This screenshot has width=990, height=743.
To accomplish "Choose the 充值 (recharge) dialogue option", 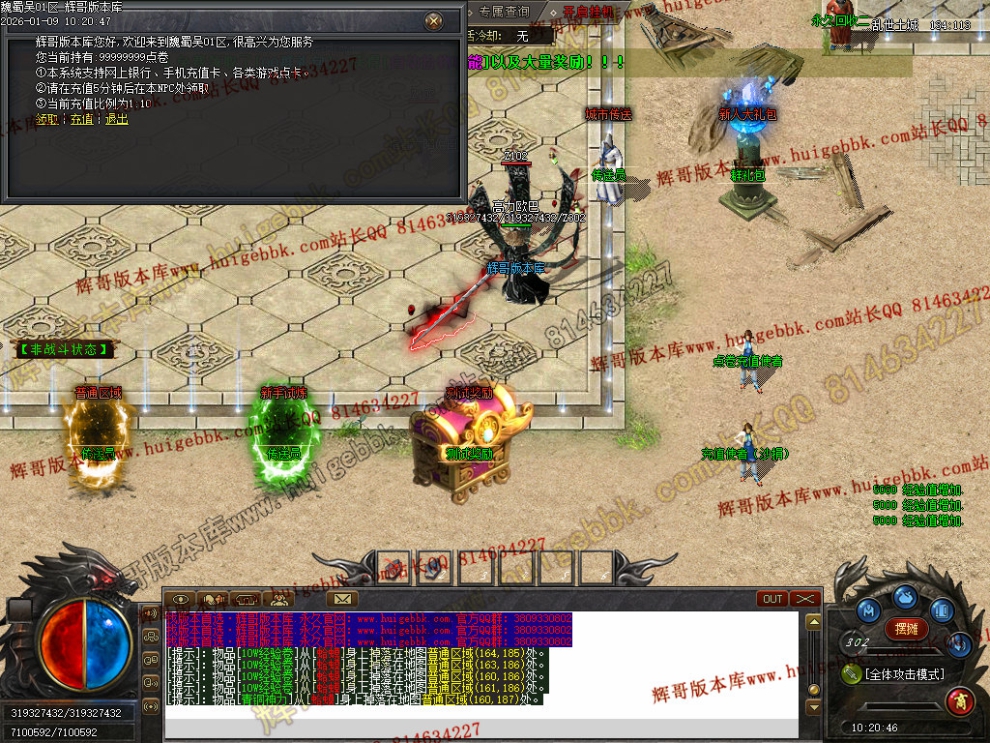I will pos(81,118).
